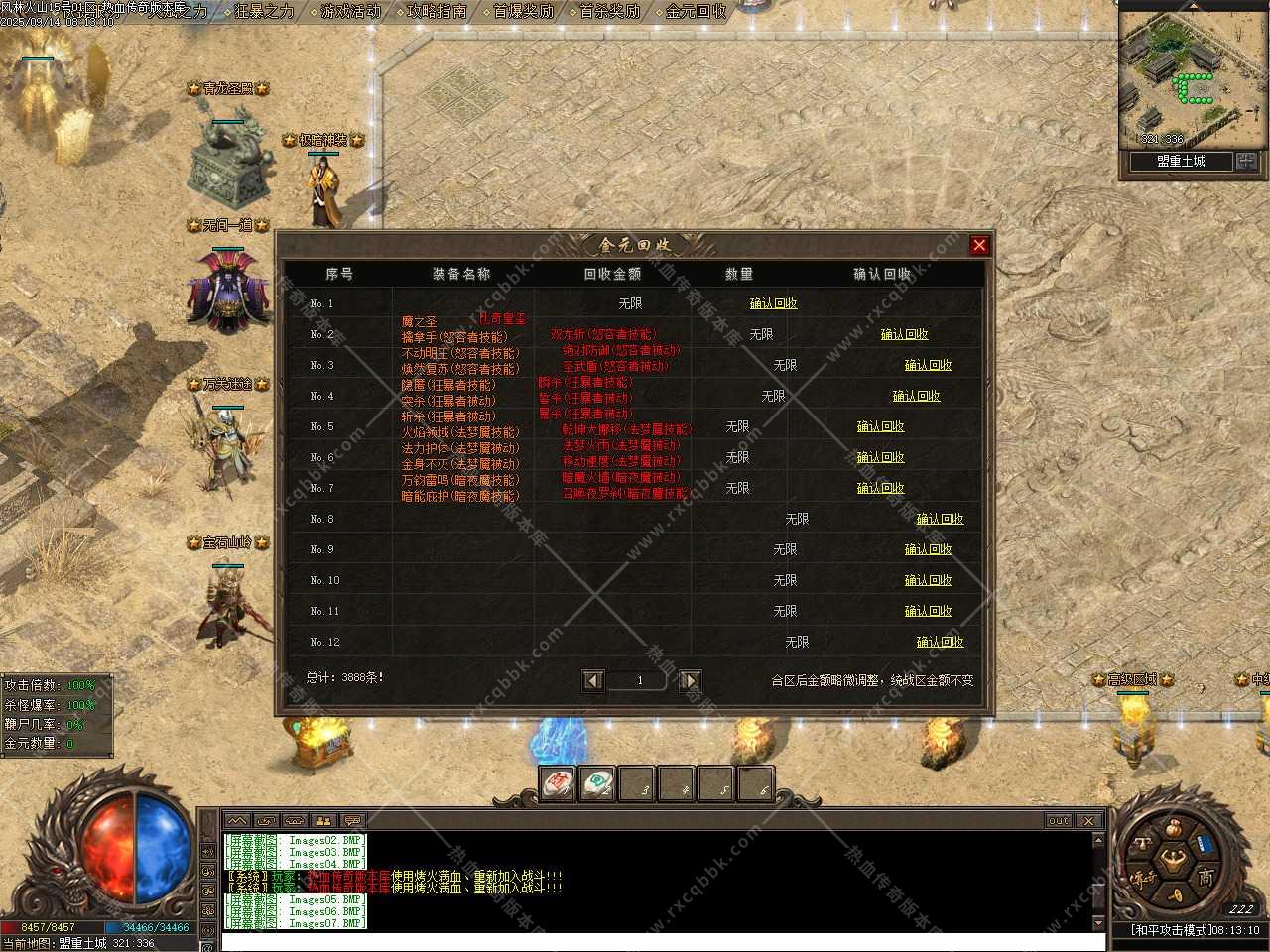Screen dimensions: 1270x952
Task: Open the 金元回收 top menu entry
Action: tap(696, 12)
